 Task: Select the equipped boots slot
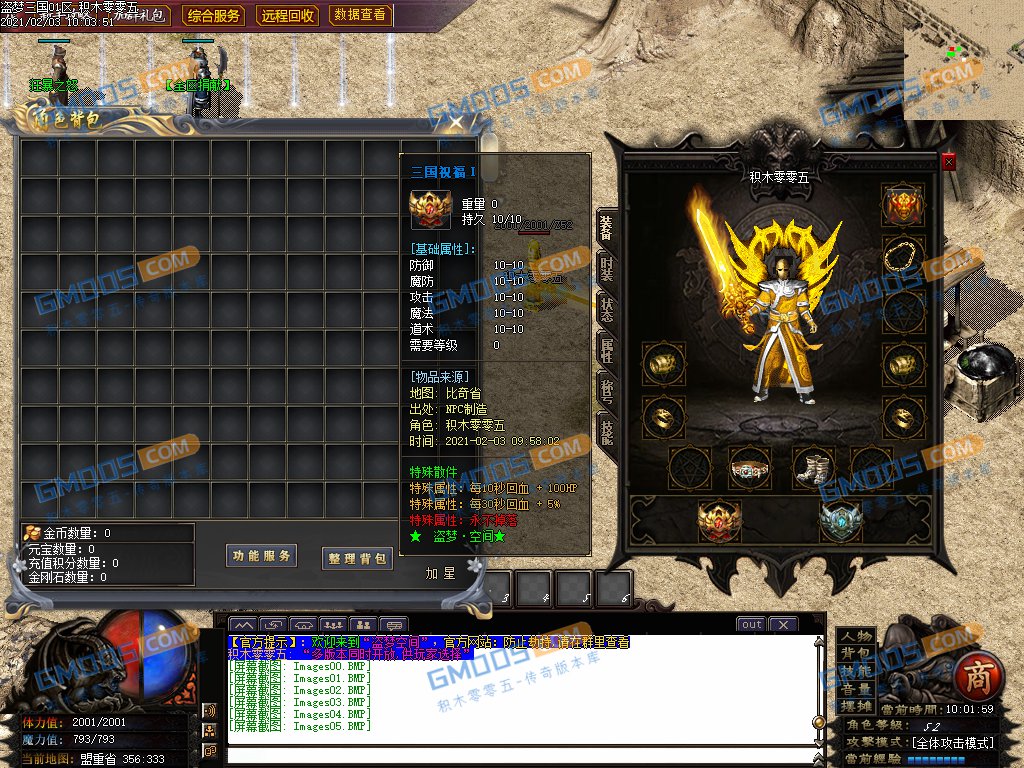813,467
